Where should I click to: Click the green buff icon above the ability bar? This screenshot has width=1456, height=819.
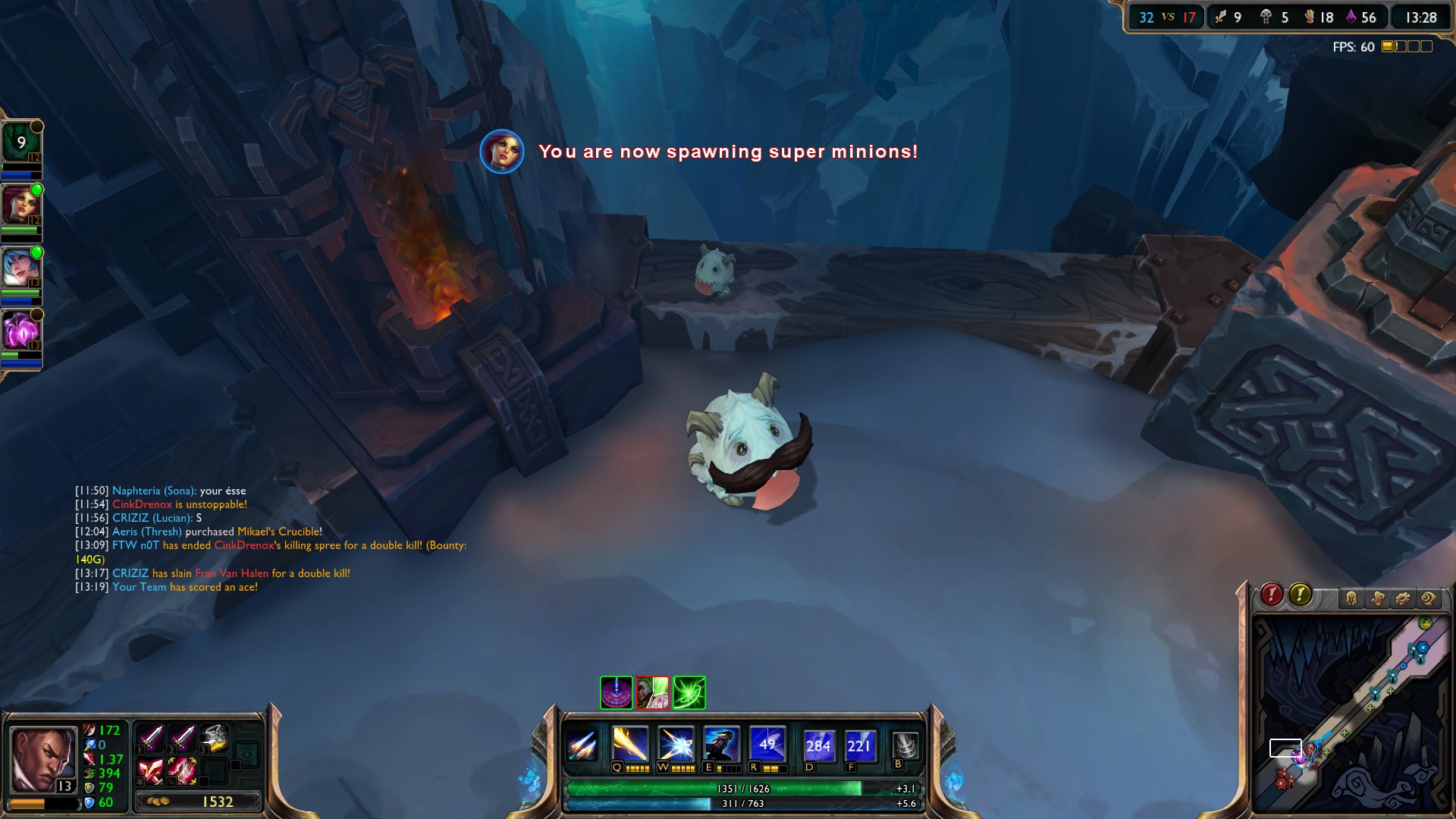tap(689, 692)
